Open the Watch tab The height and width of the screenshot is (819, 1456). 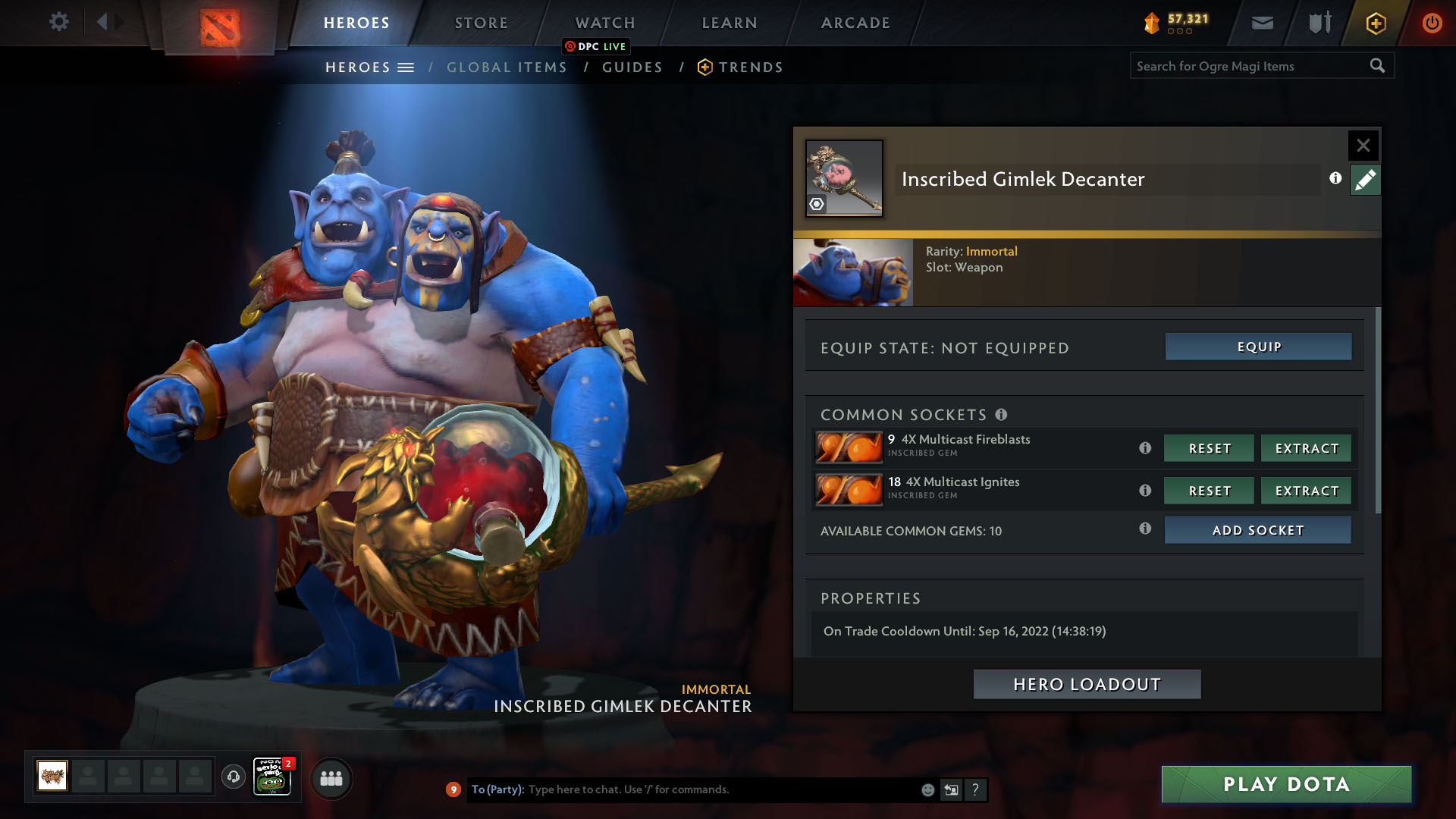point(605,23)
